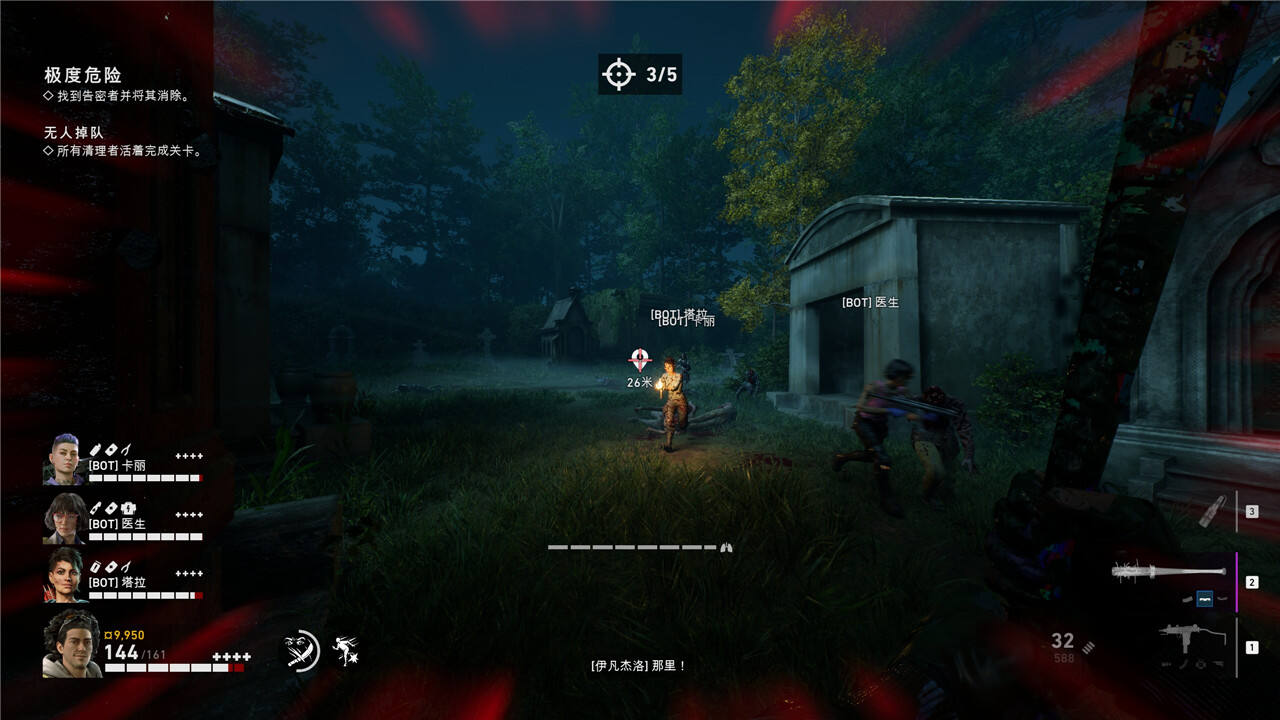Click your own character portrait
This screenshot has width=1280, height=720.
coord(70,645)
